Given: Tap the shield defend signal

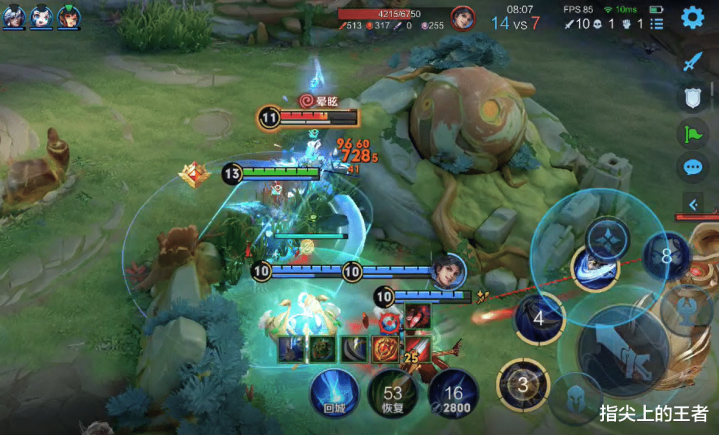Looking at the screenshot, I should point(692,97).
